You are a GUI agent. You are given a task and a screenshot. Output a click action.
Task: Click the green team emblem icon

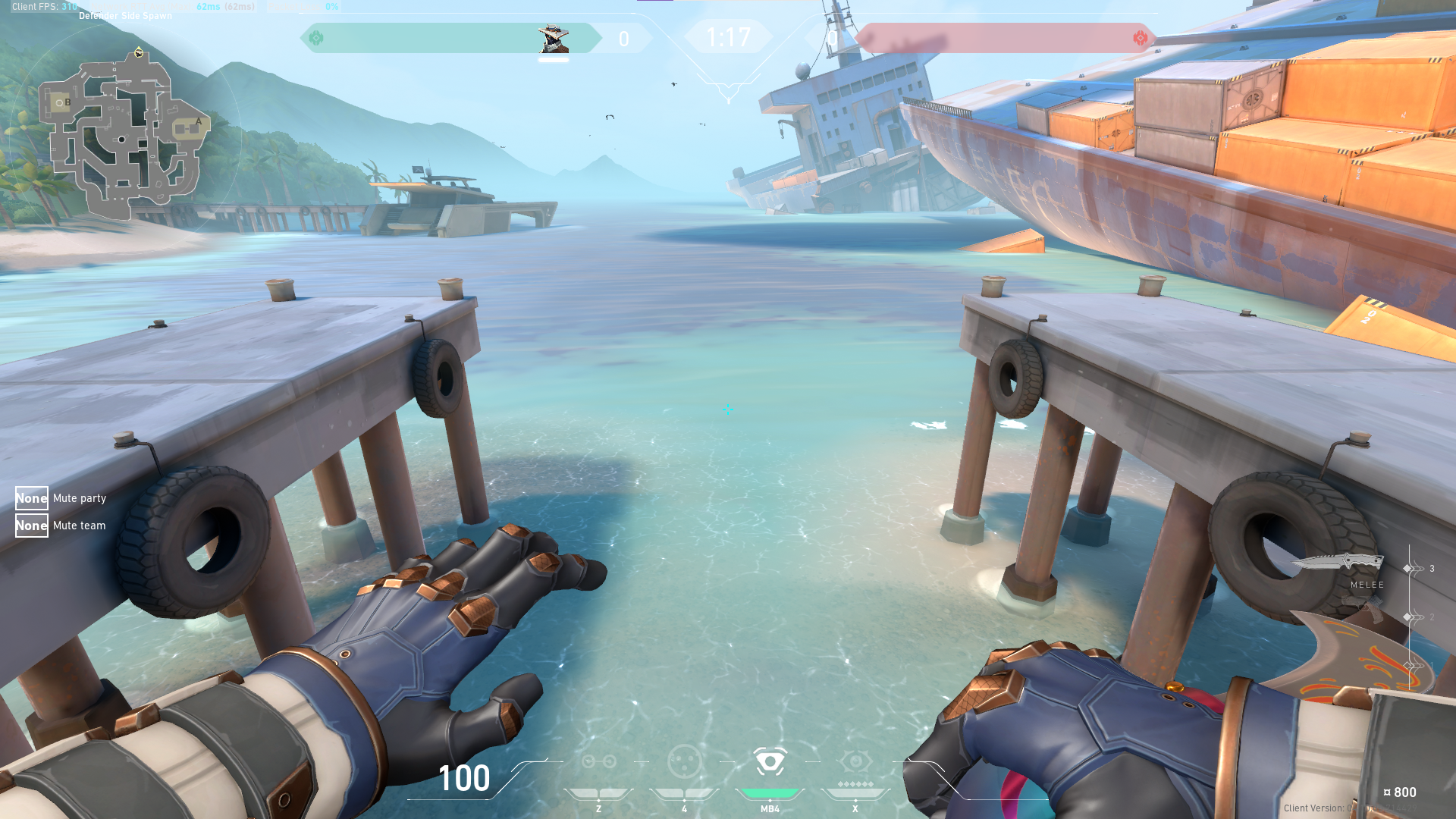(316, 38)
